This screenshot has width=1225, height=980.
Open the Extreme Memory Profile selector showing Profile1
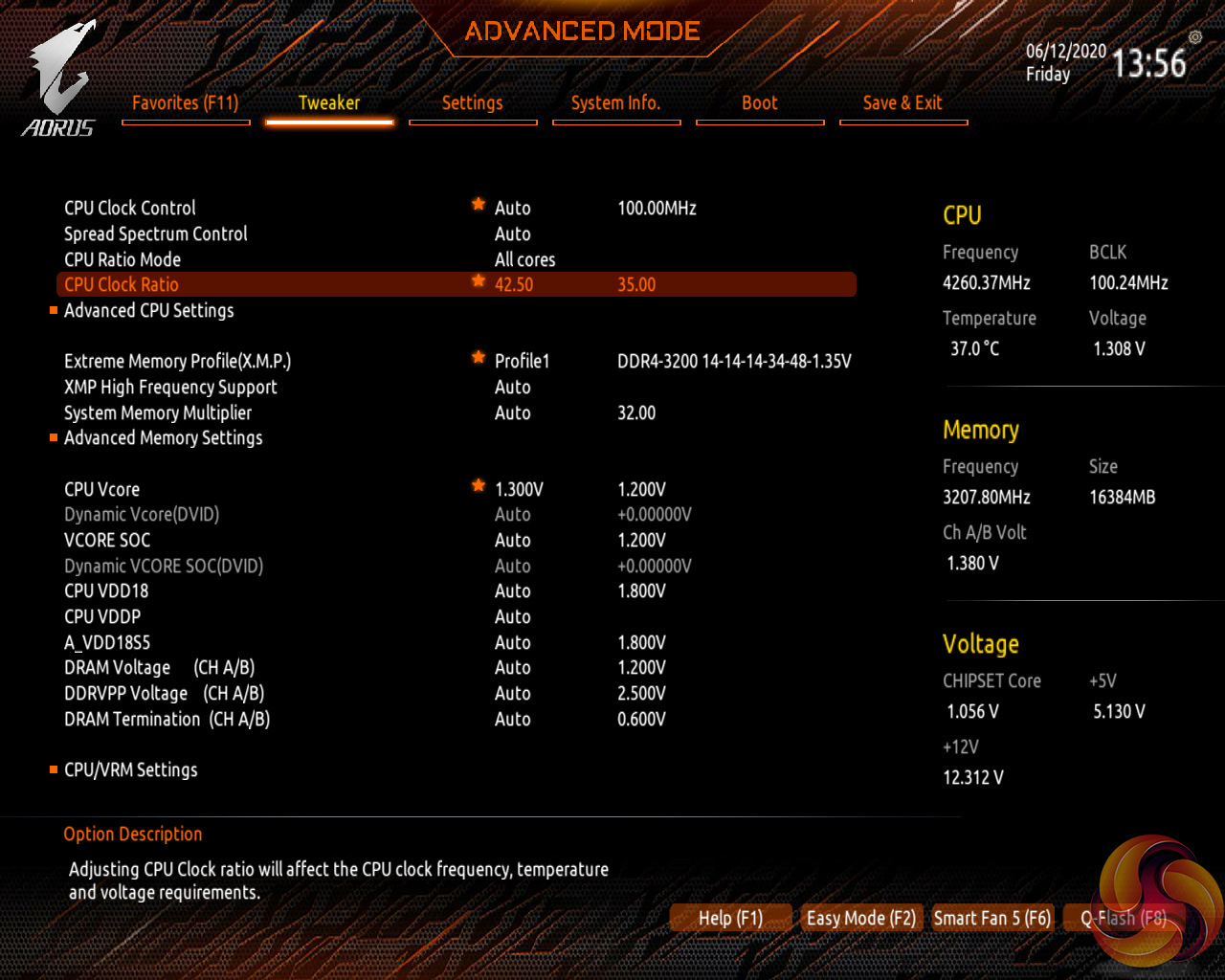[522, 361]
